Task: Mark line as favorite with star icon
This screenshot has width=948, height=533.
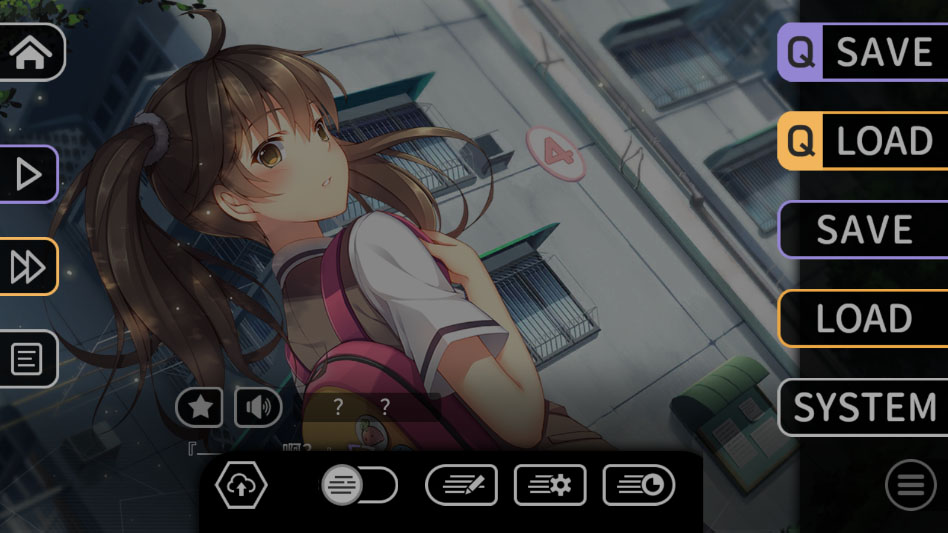Action: tap(199, 407)
